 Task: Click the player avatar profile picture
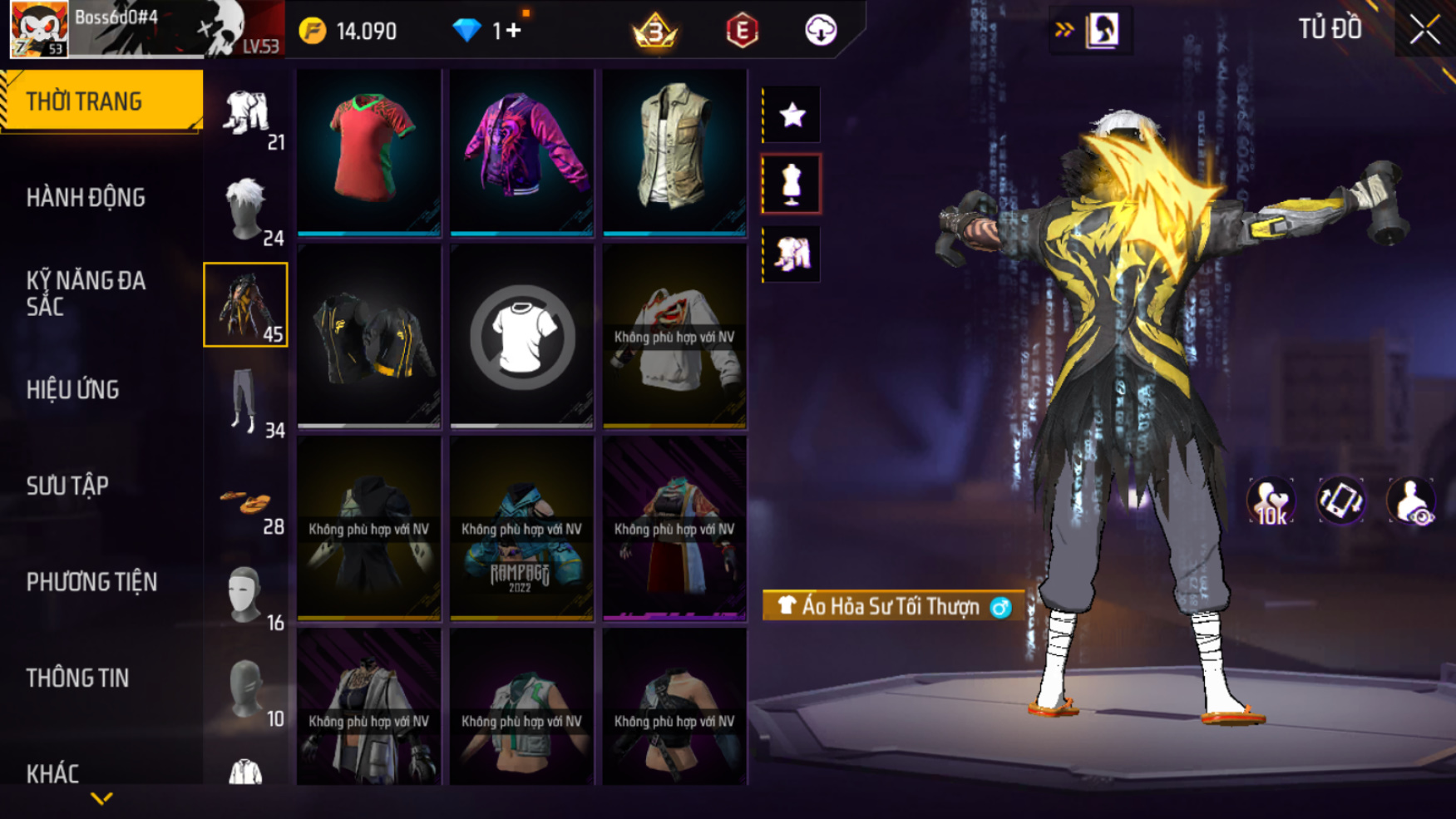click(38, 29)
